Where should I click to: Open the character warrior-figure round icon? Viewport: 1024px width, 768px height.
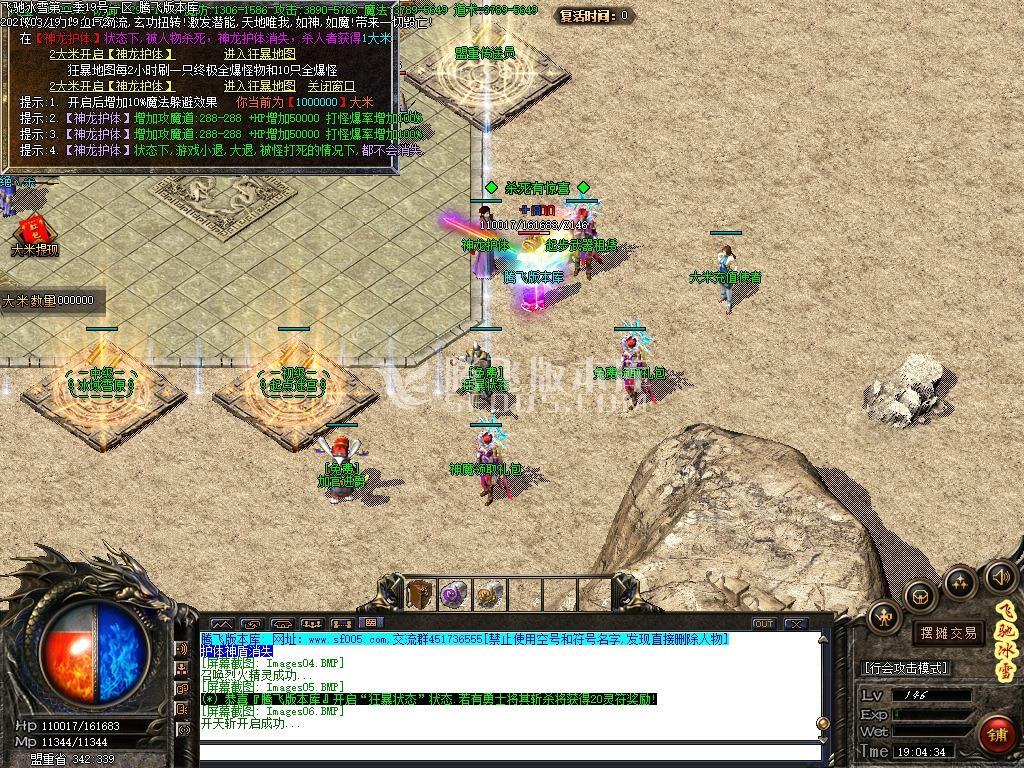point(884,618)
